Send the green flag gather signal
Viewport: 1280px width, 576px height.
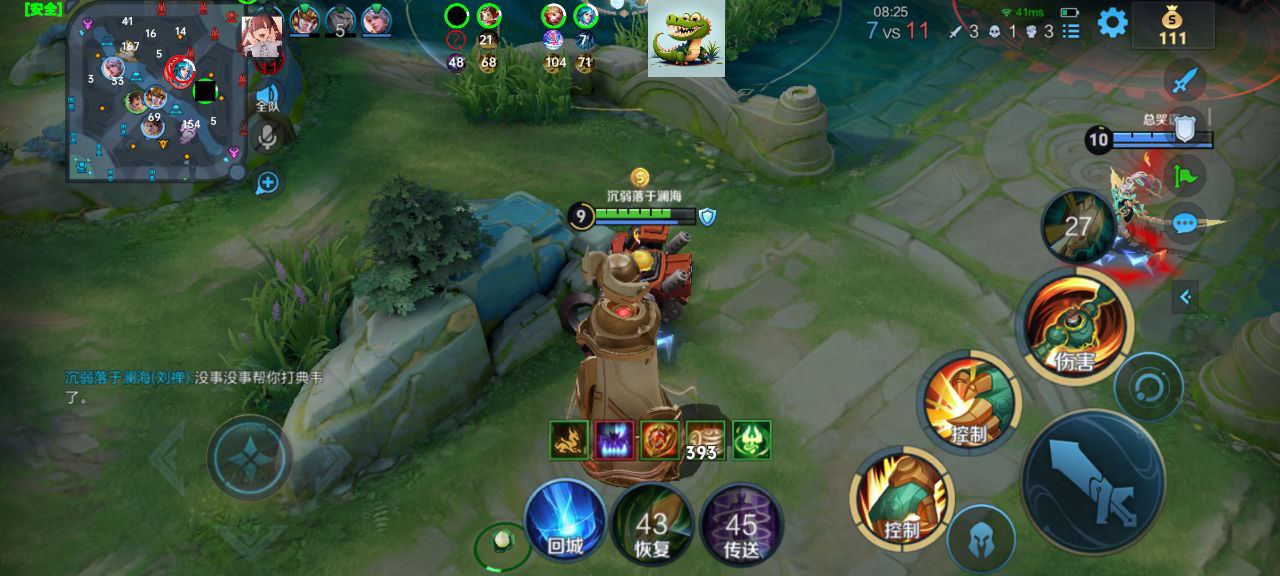pyautogui.click(x=1186, y=175)
